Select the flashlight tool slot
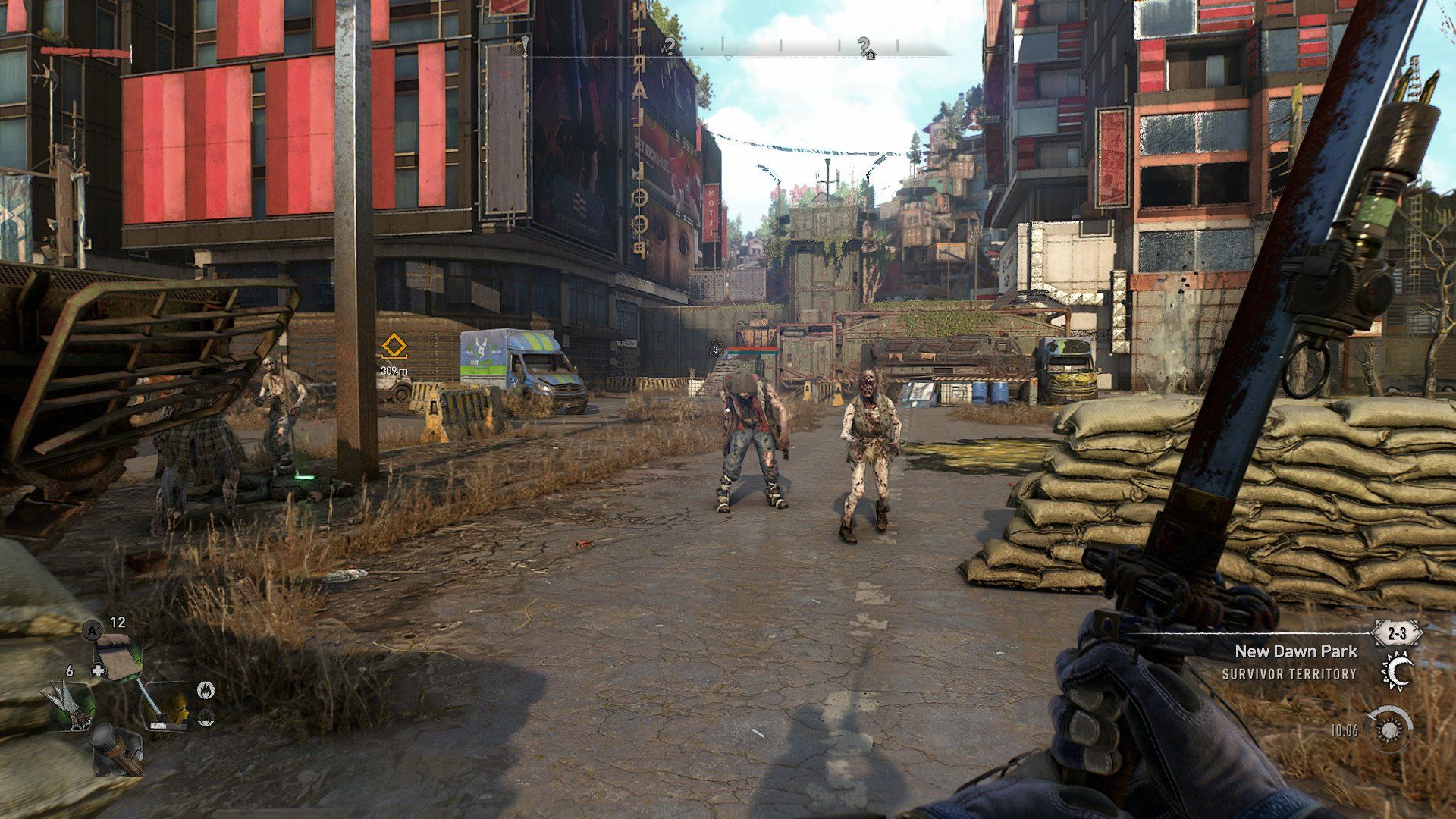This screenshot has height=819, width=1456. [118, 749]
